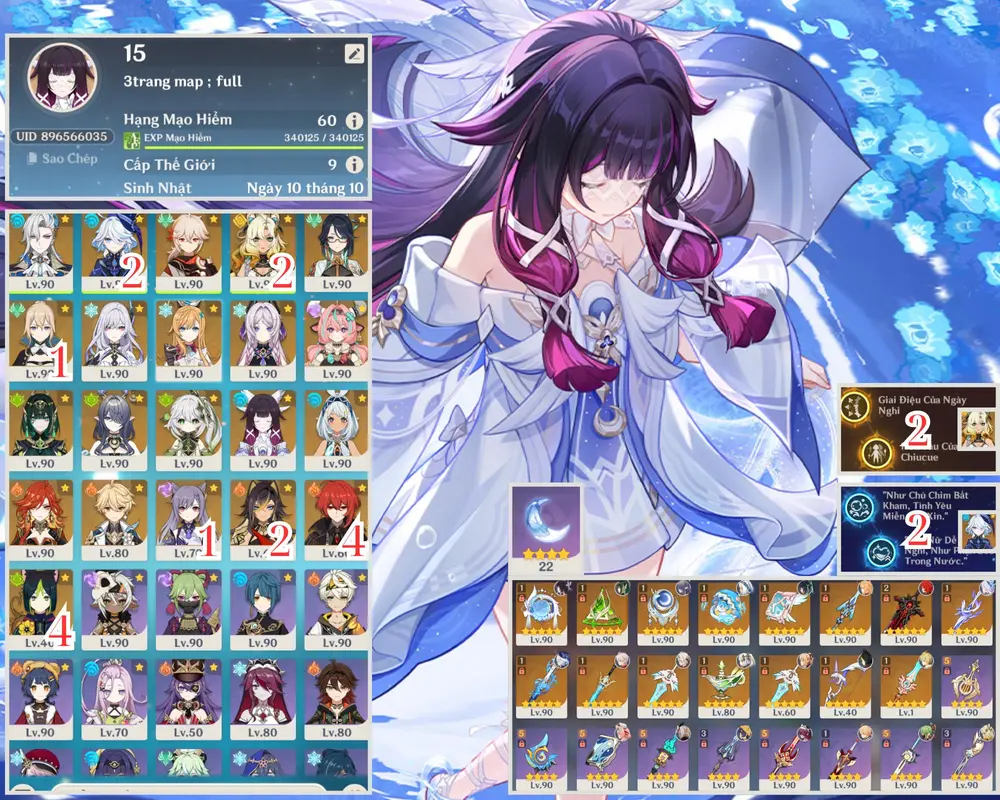This screenshot has width=1000, height=800.
Task: Pick the pink-haired horned girl card
Action: click(x=336, y=337)
